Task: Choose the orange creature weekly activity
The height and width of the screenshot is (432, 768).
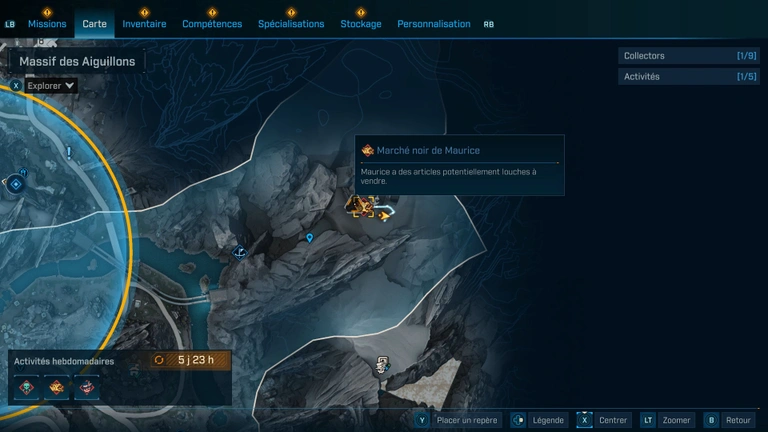Action: (56, 387)
